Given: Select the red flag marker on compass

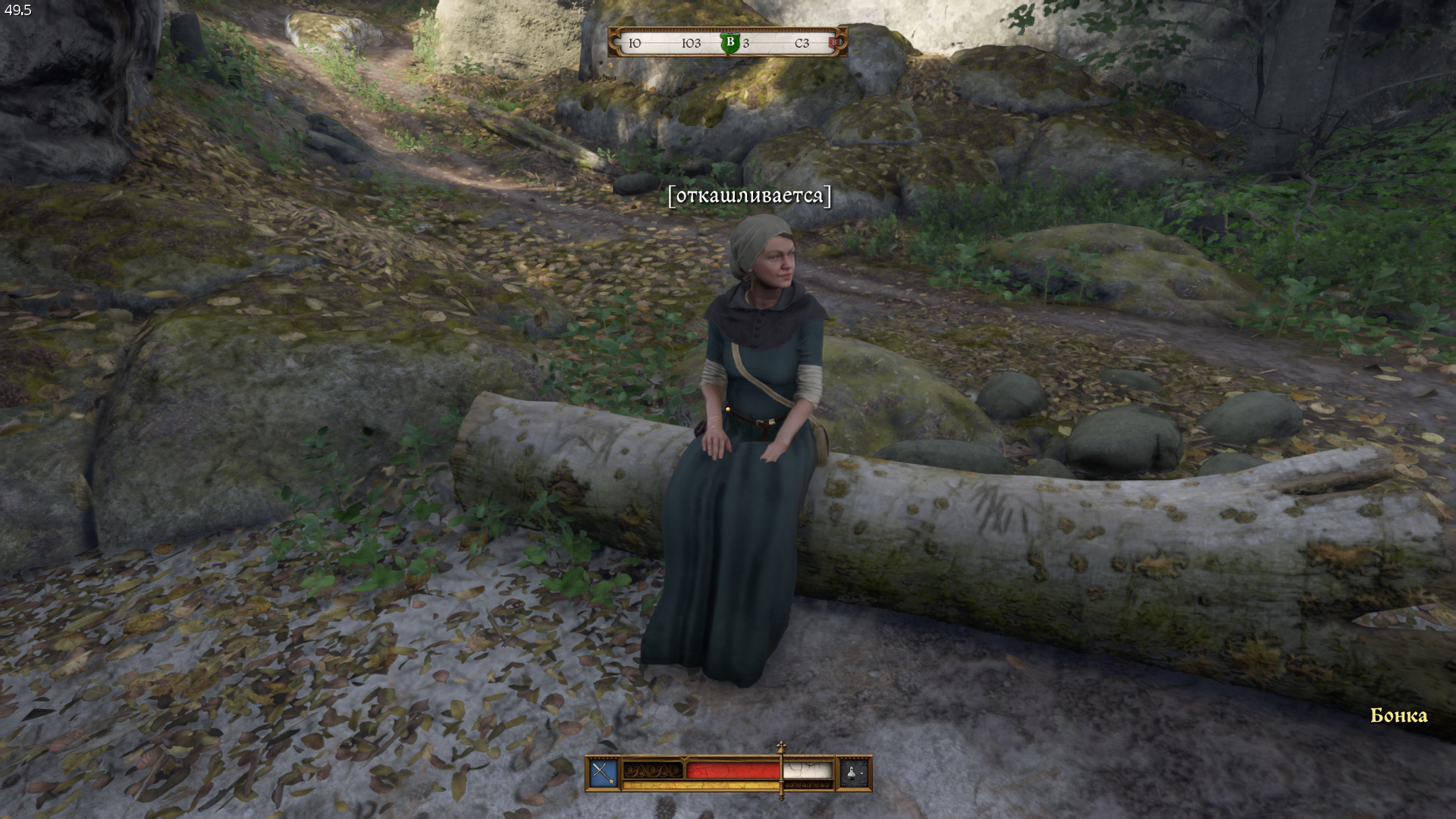Looking at the screenshot, I should click(834, 43).
